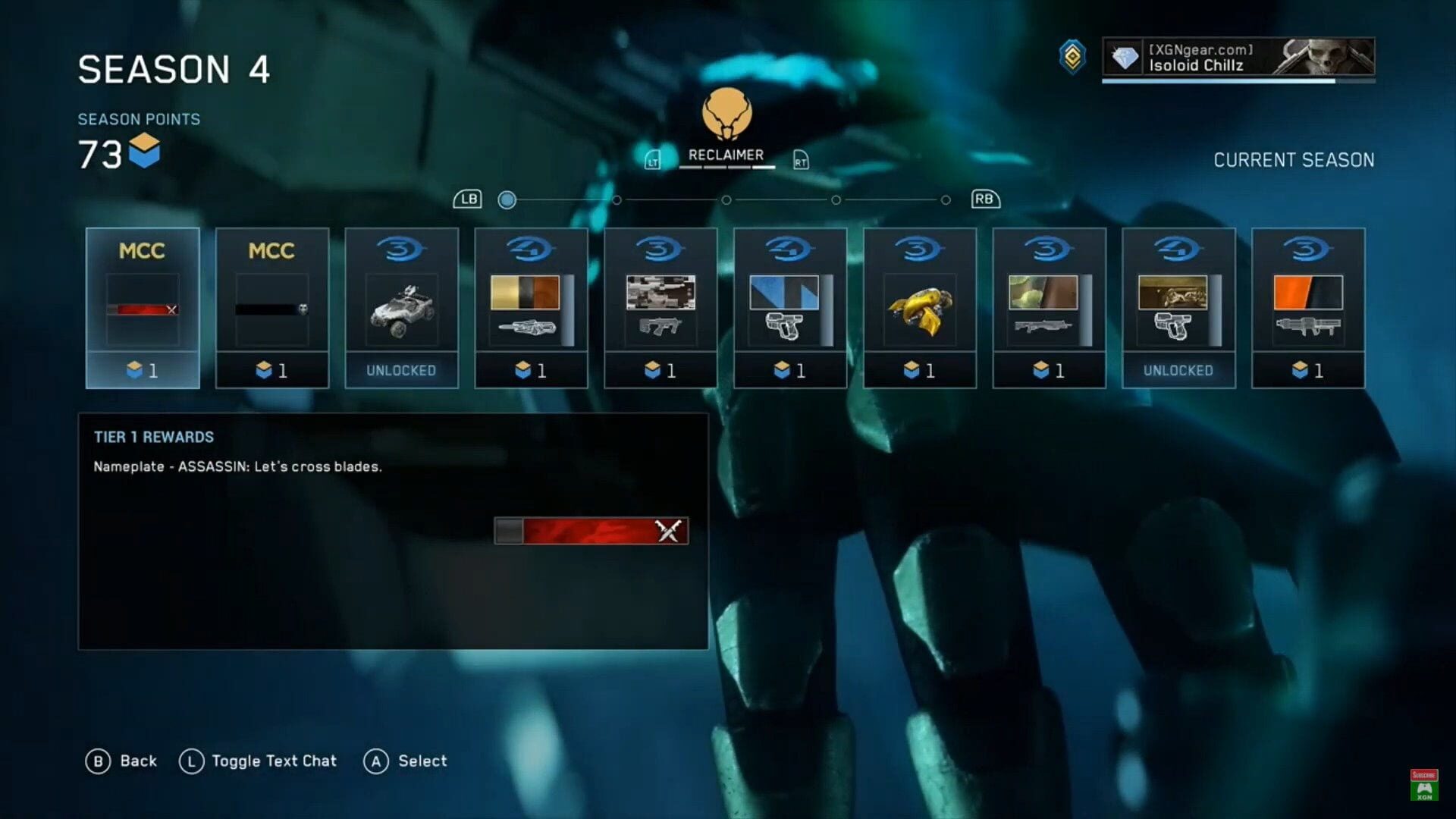This screenshot has height=819, width=1456.
Task: Click the LT trigger icon beside RECLAIMER
Action: pos(652,159)
